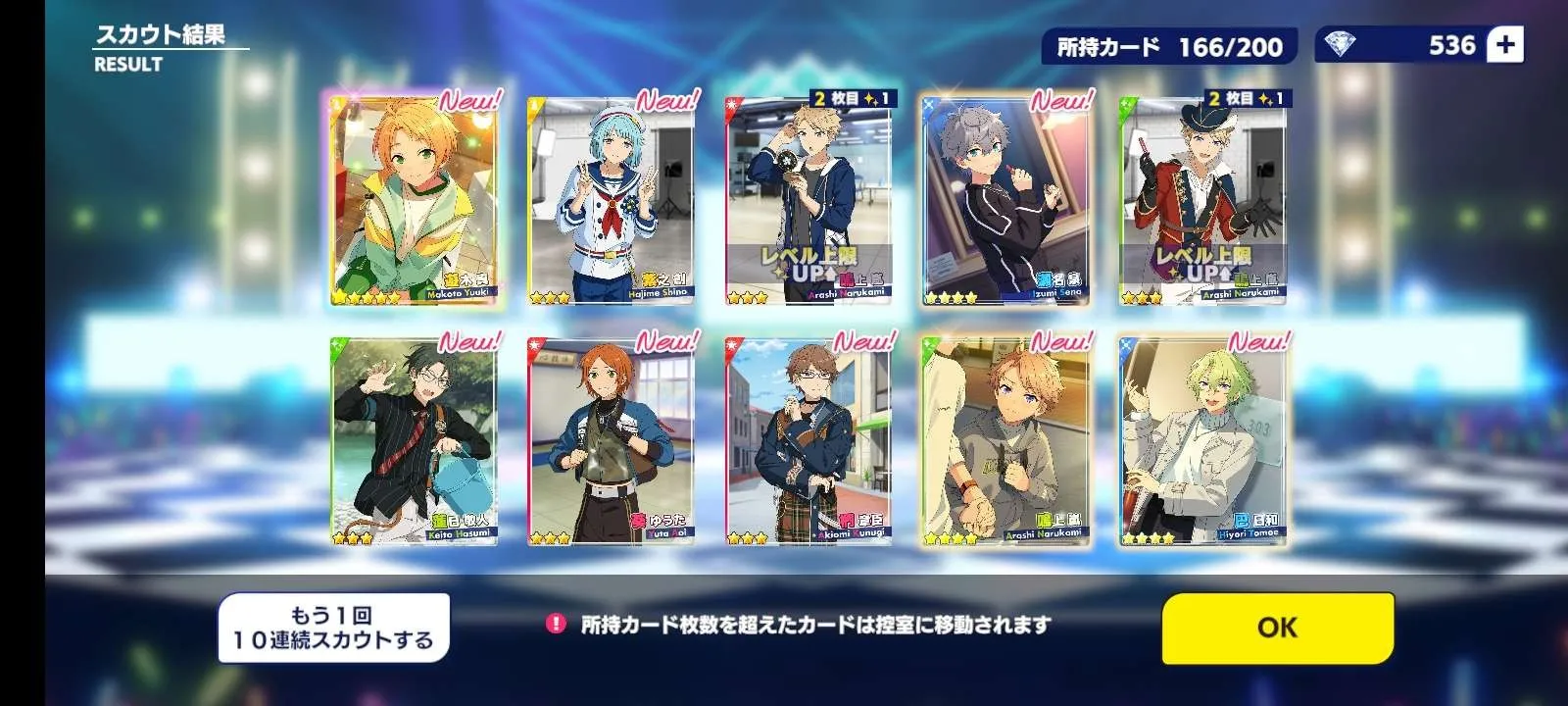View the Akiomi Kunugi card
This screenshot has height=706, width=1568.
808,441
